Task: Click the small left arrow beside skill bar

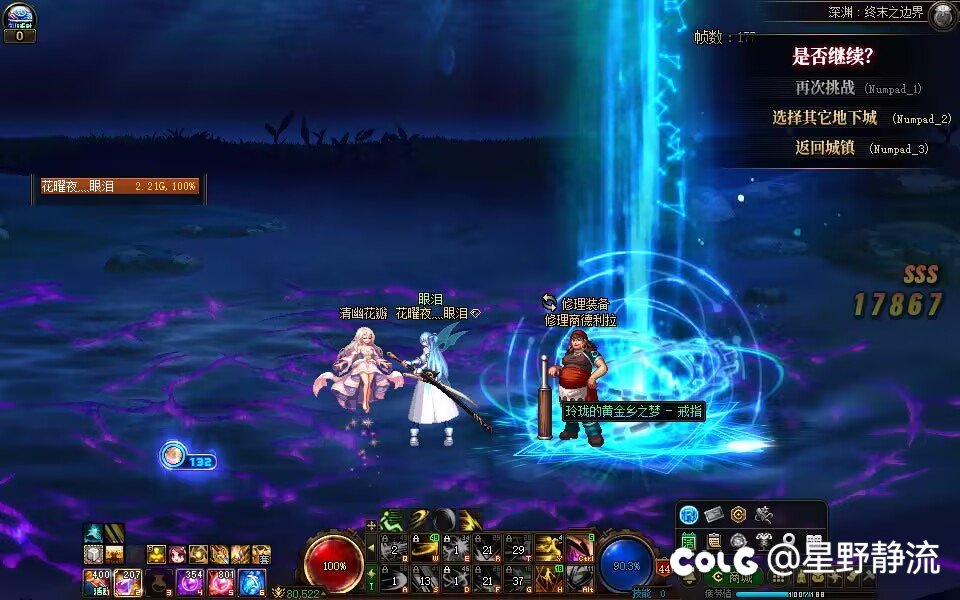Action: pos(372,548)
